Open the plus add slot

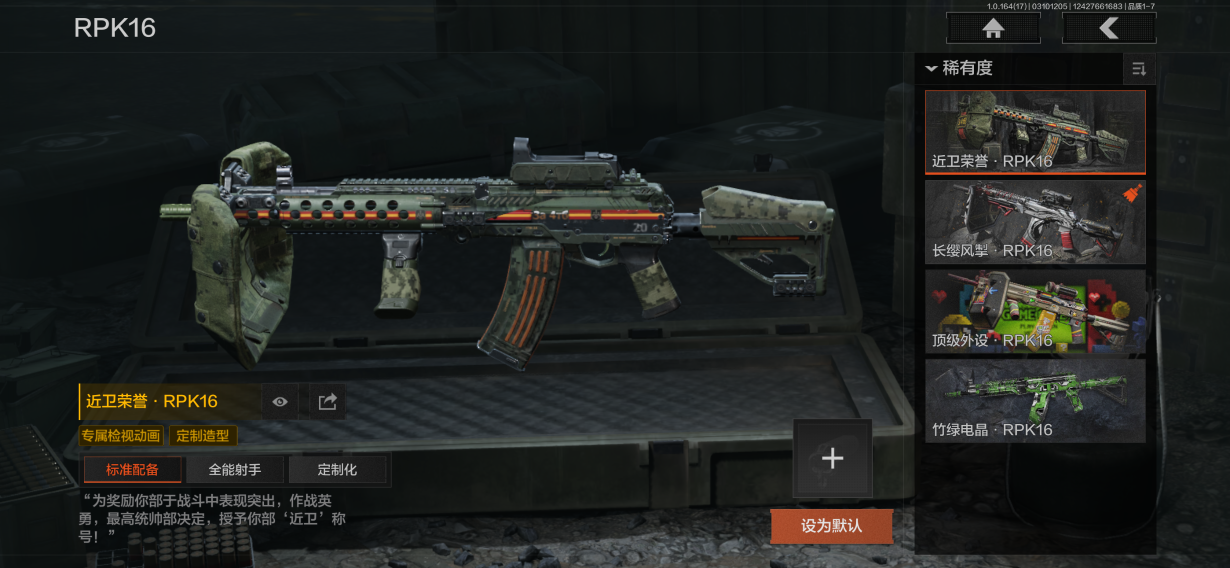tap(832, 458)
